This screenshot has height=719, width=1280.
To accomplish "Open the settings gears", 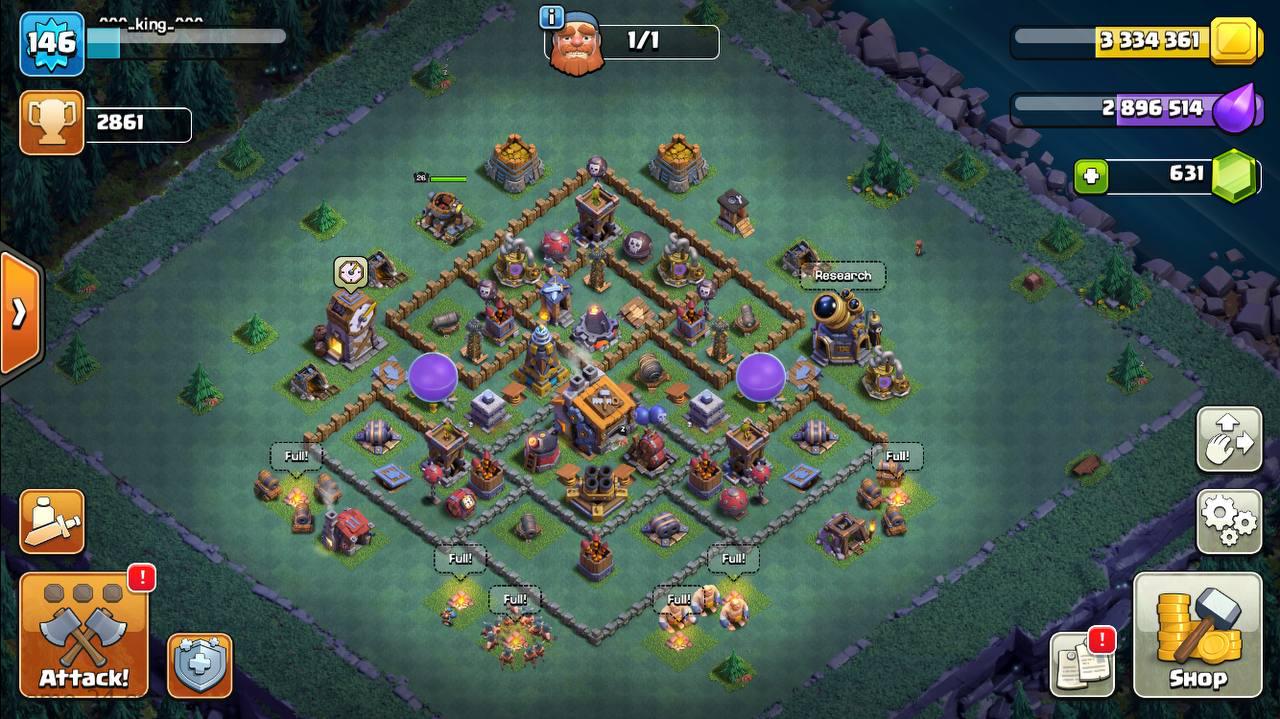I will point(1229,521).
